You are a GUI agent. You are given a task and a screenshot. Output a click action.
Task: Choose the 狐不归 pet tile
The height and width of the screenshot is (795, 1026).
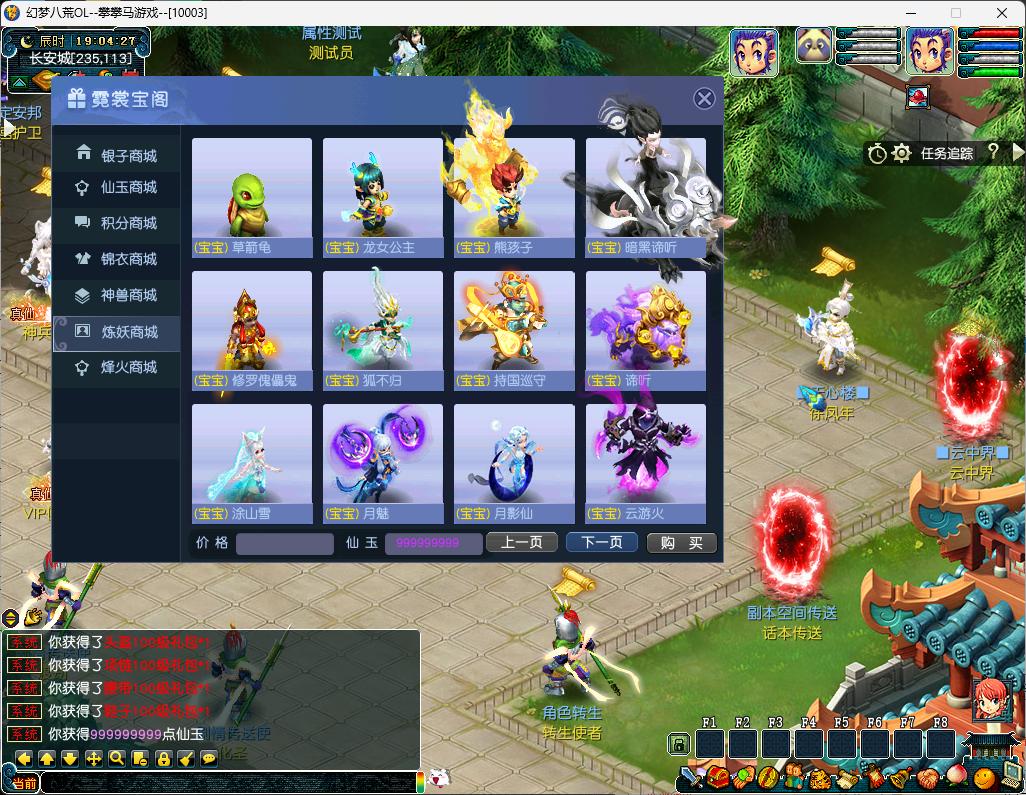click(382, 330)
